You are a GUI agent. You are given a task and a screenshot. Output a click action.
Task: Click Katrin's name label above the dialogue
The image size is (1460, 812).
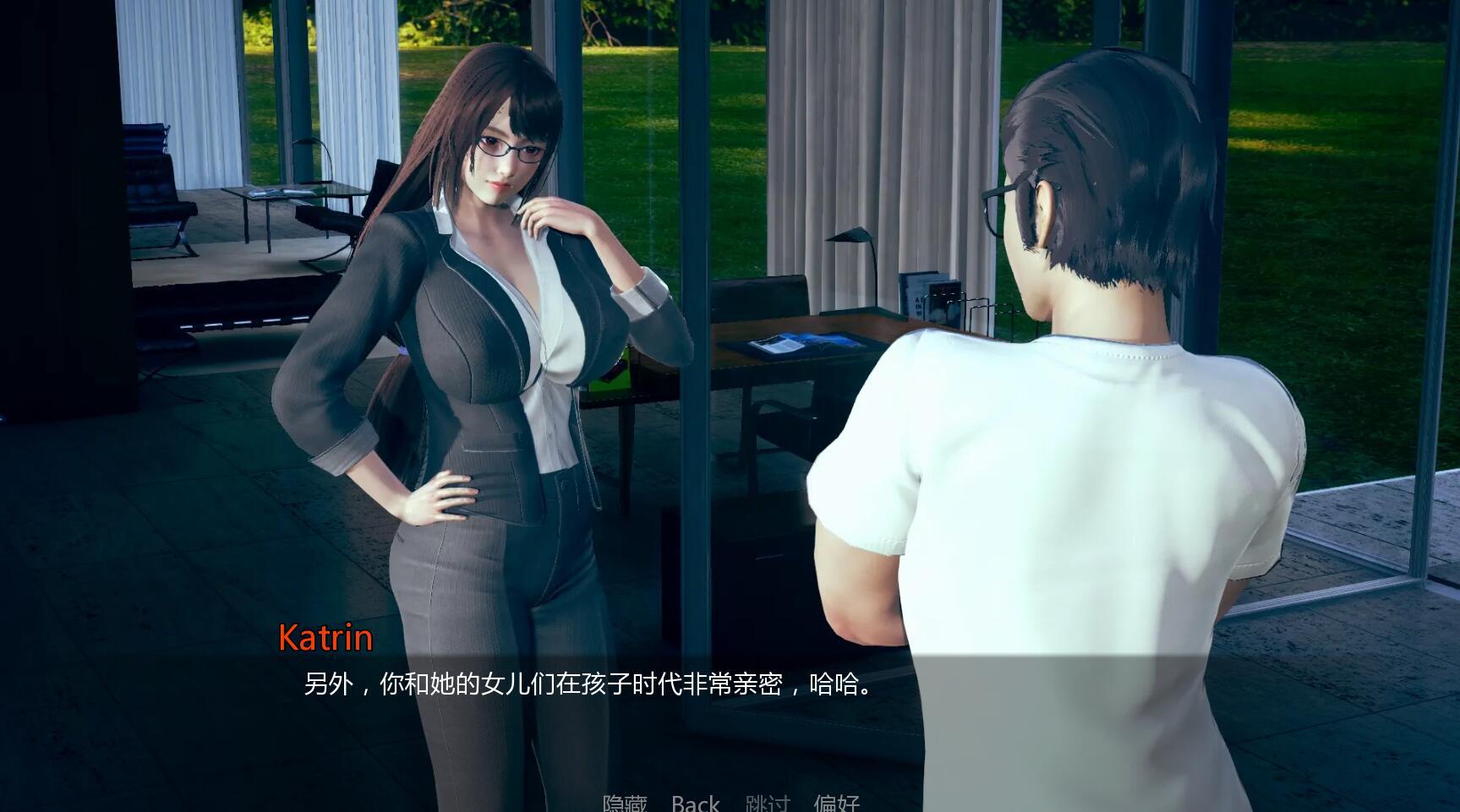pos(326,640)
